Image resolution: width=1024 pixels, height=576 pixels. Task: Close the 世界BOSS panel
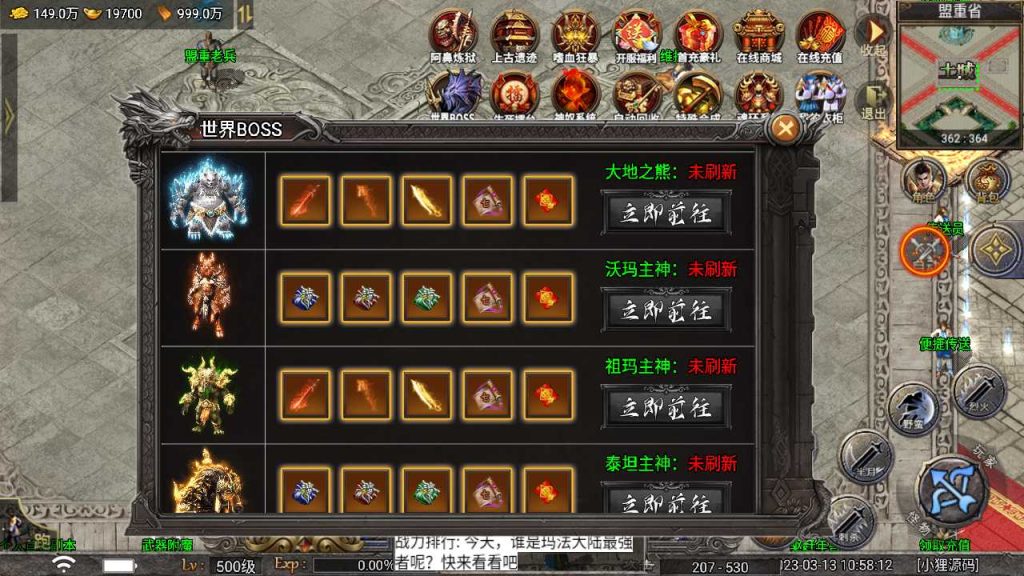click(787, 128)
